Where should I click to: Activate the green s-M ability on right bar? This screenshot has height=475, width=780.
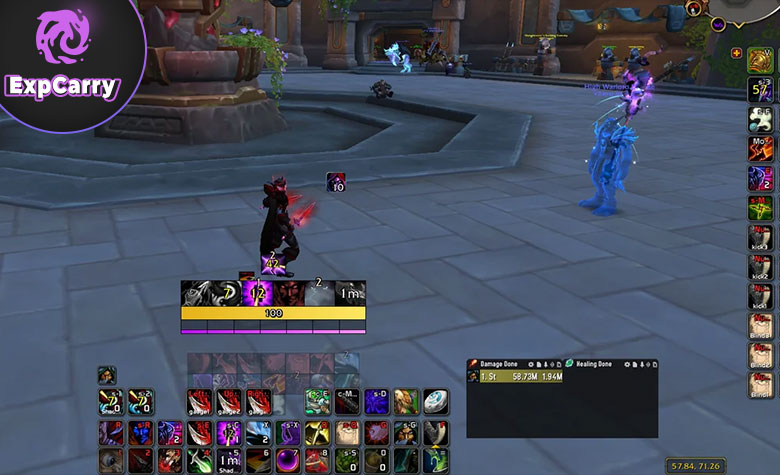(x=761, y=209)
